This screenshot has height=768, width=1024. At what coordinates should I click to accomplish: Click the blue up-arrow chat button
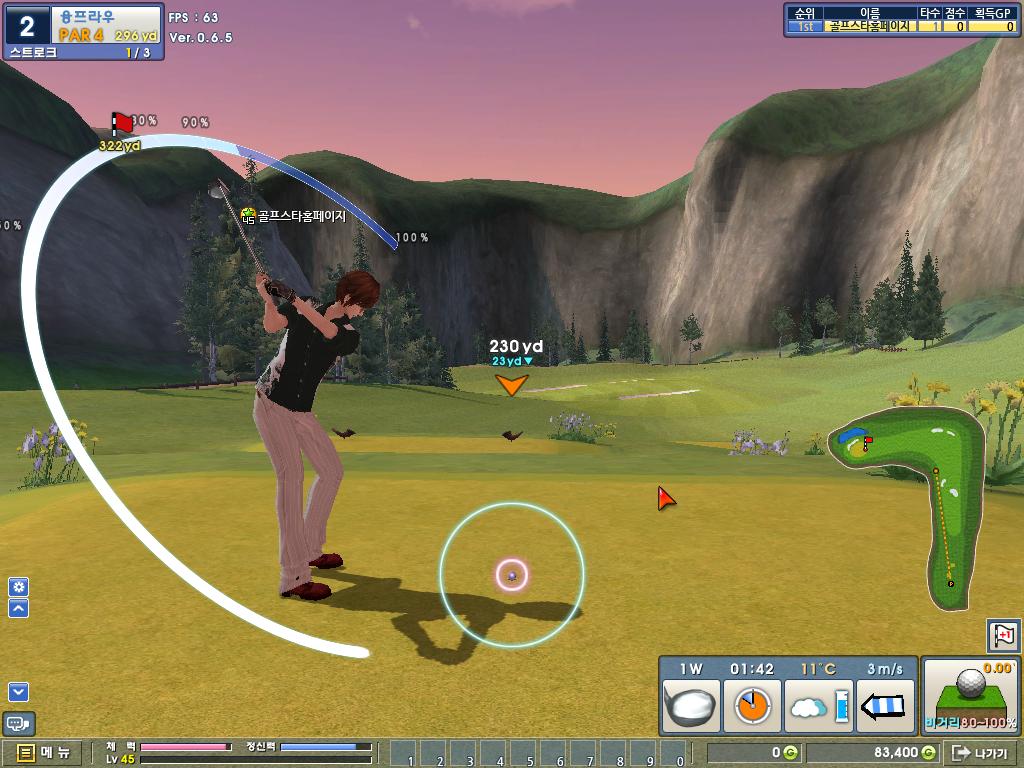pos(18,608)
